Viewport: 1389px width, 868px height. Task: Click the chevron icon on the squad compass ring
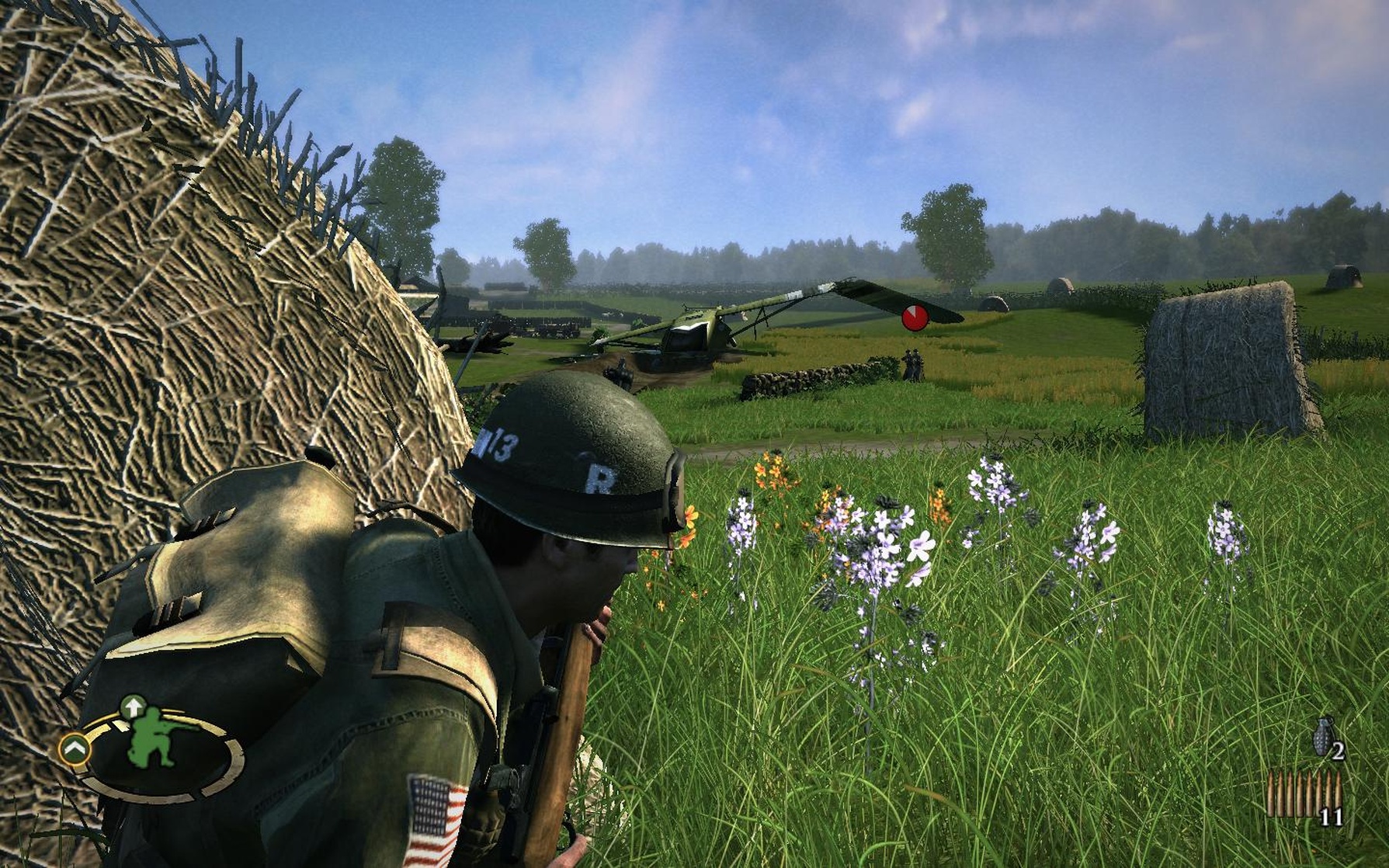pyautogui.click(x=74, y=749)
